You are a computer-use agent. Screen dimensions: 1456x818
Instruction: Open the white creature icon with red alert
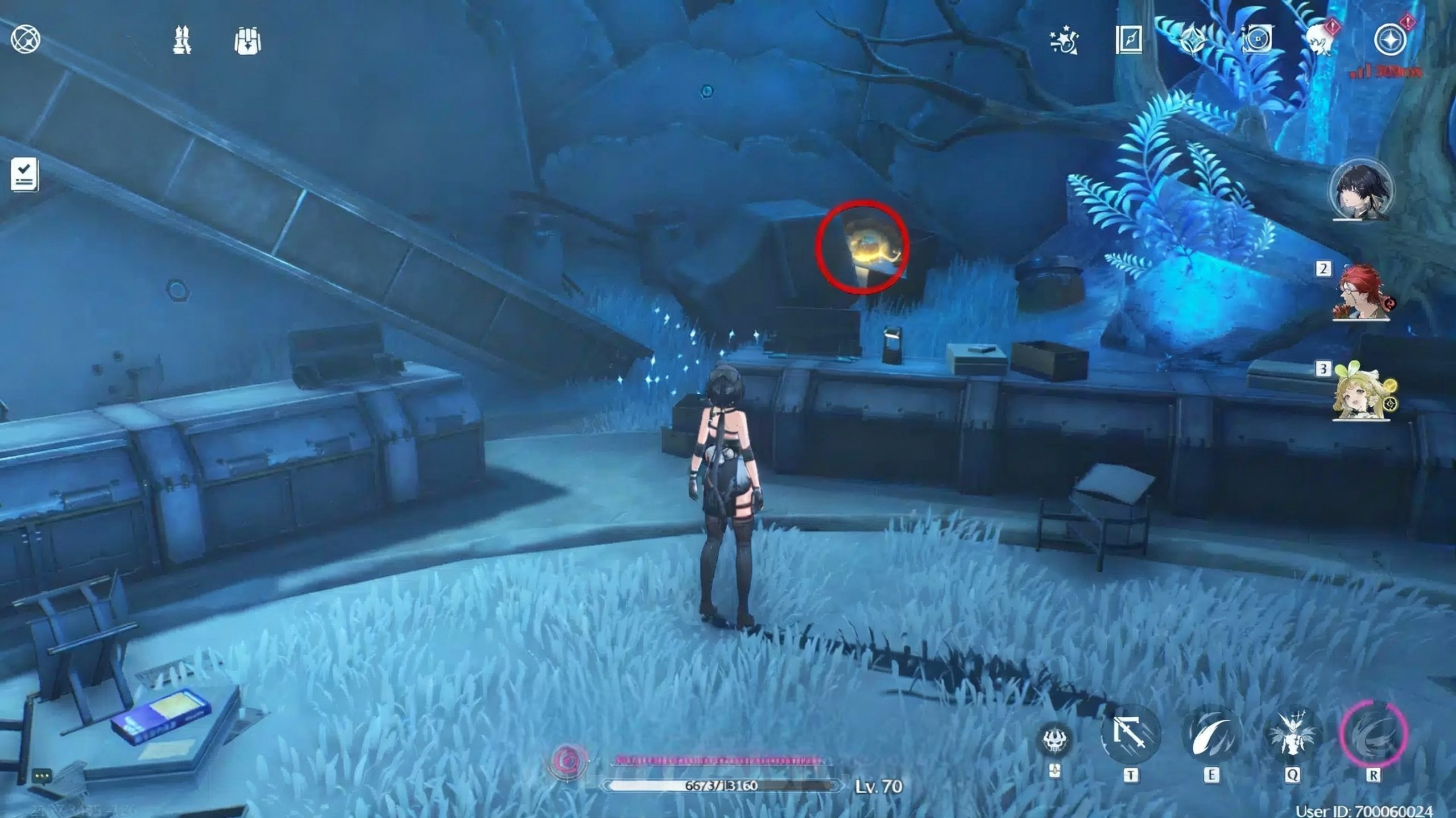pos(1321,39)
